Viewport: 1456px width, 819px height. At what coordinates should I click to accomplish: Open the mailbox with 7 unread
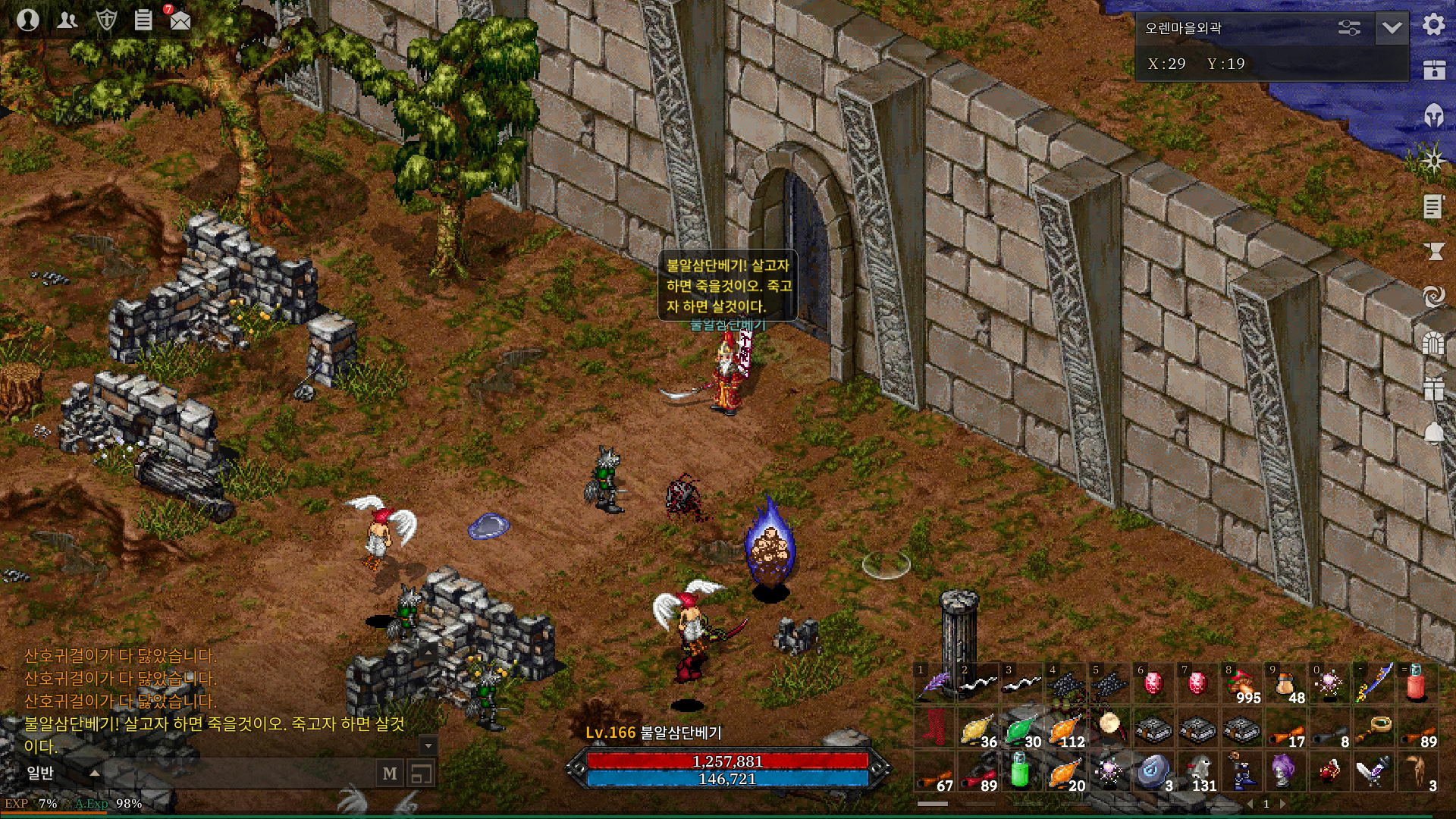[x=180, y=20]
